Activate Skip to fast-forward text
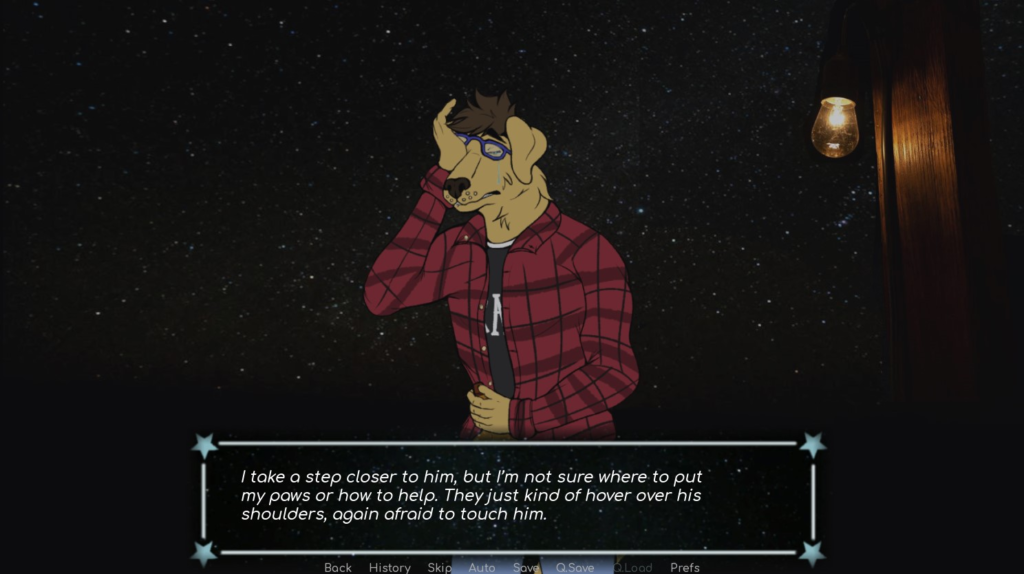 point(440,567)
